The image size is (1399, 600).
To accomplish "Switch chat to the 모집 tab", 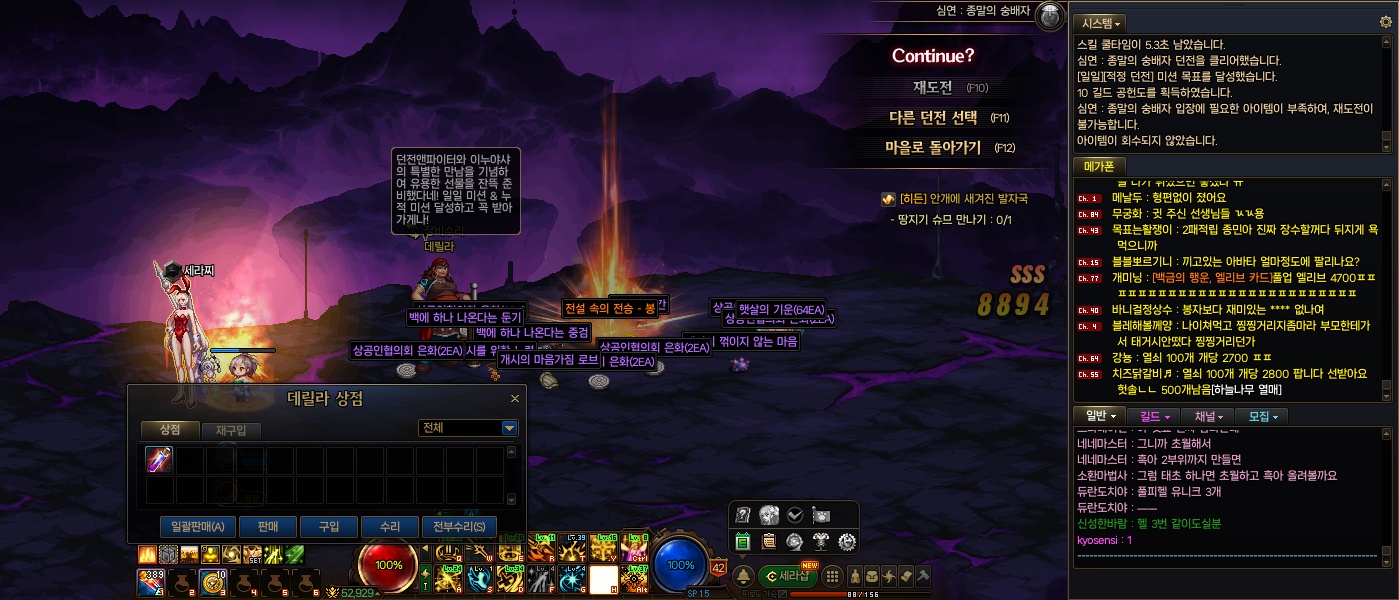I will (x=1261, y=416).
